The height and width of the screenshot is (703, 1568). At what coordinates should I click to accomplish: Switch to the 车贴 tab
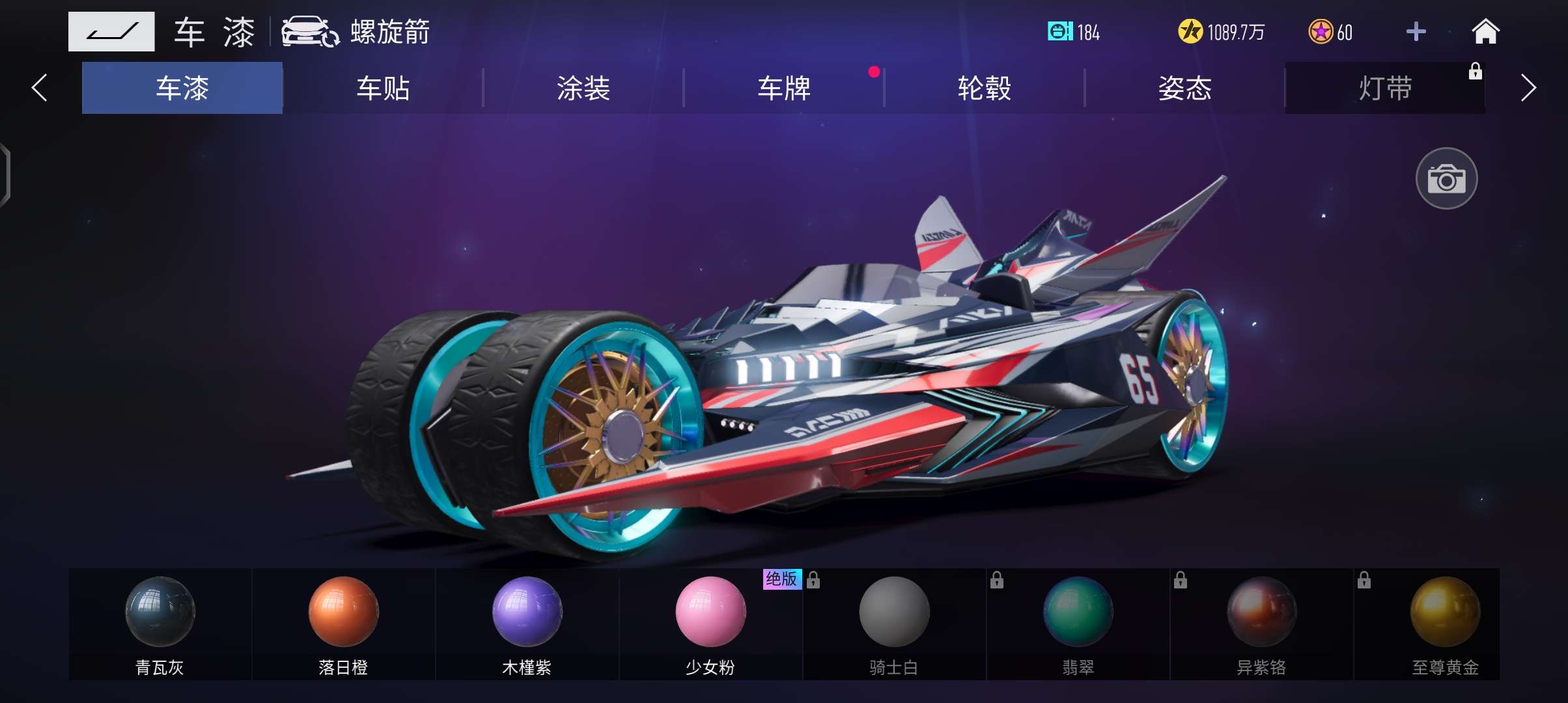382,88
